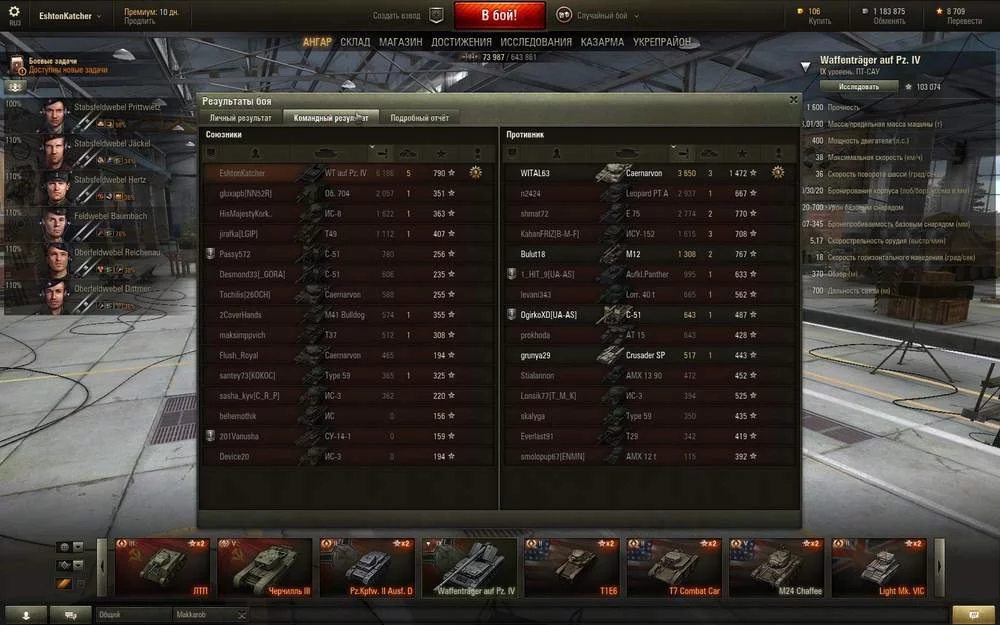Select the Черчилль III tank in the carousel

pos(260,567)
